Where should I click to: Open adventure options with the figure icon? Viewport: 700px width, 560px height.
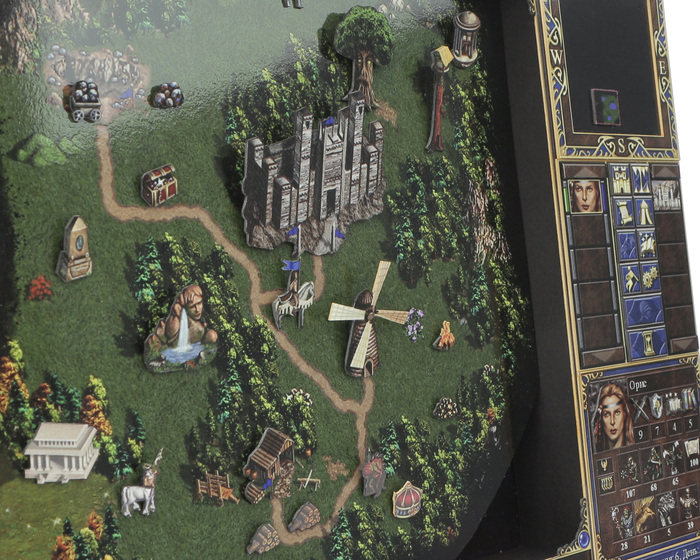(622, 277)
